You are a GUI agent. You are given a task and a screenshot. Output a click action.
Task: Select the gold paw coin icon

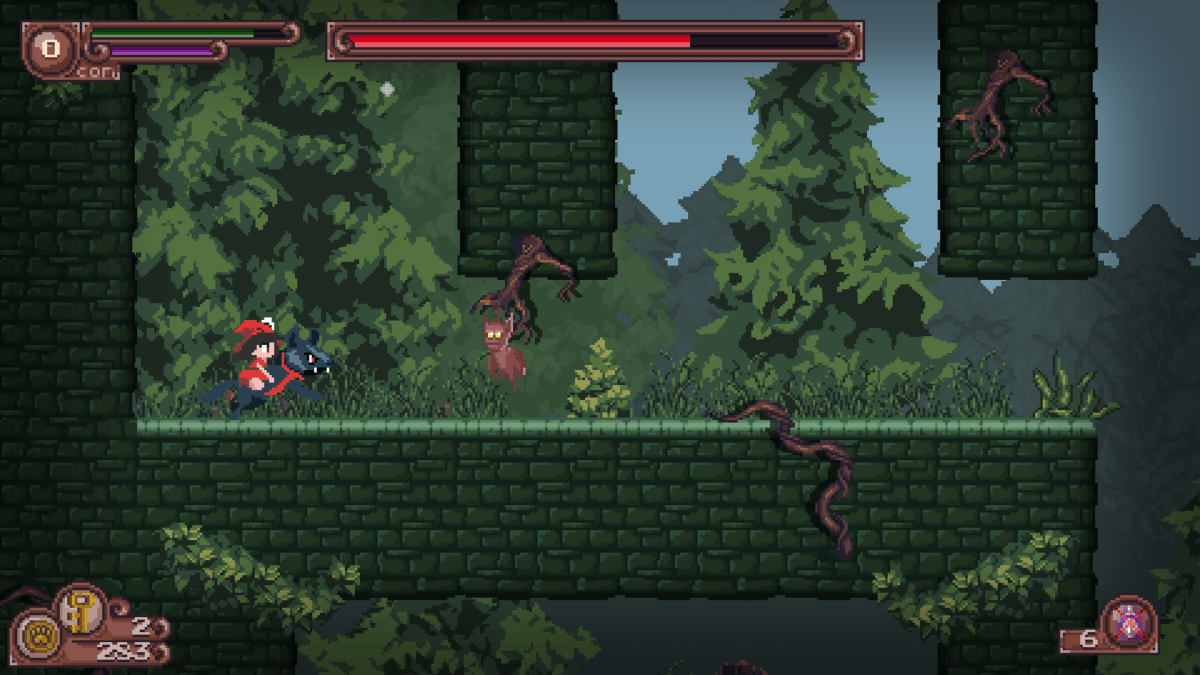[39, 636]
